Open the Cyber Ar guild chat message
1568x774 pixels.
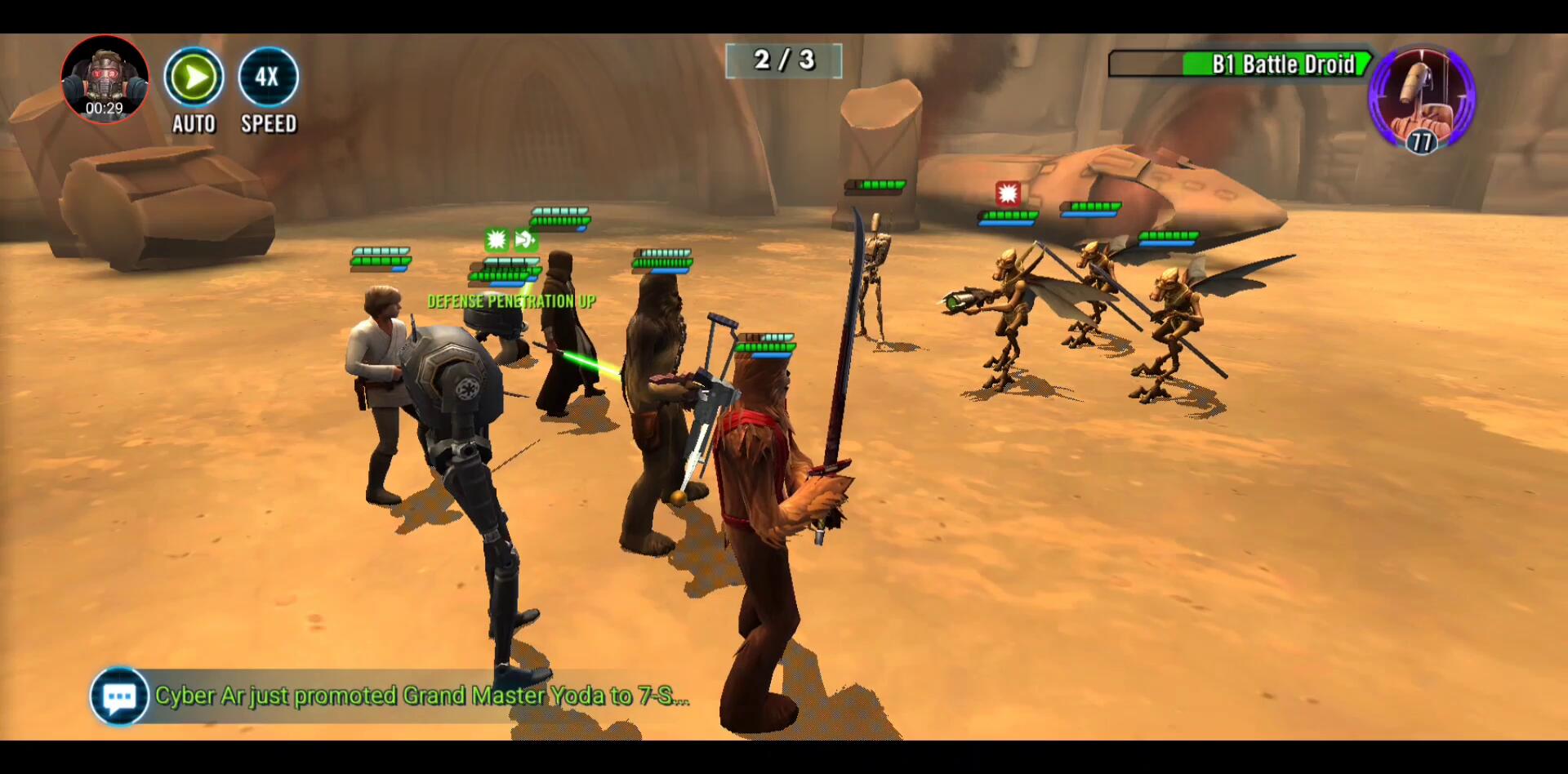pyautogui.click(x=421, y=696)
